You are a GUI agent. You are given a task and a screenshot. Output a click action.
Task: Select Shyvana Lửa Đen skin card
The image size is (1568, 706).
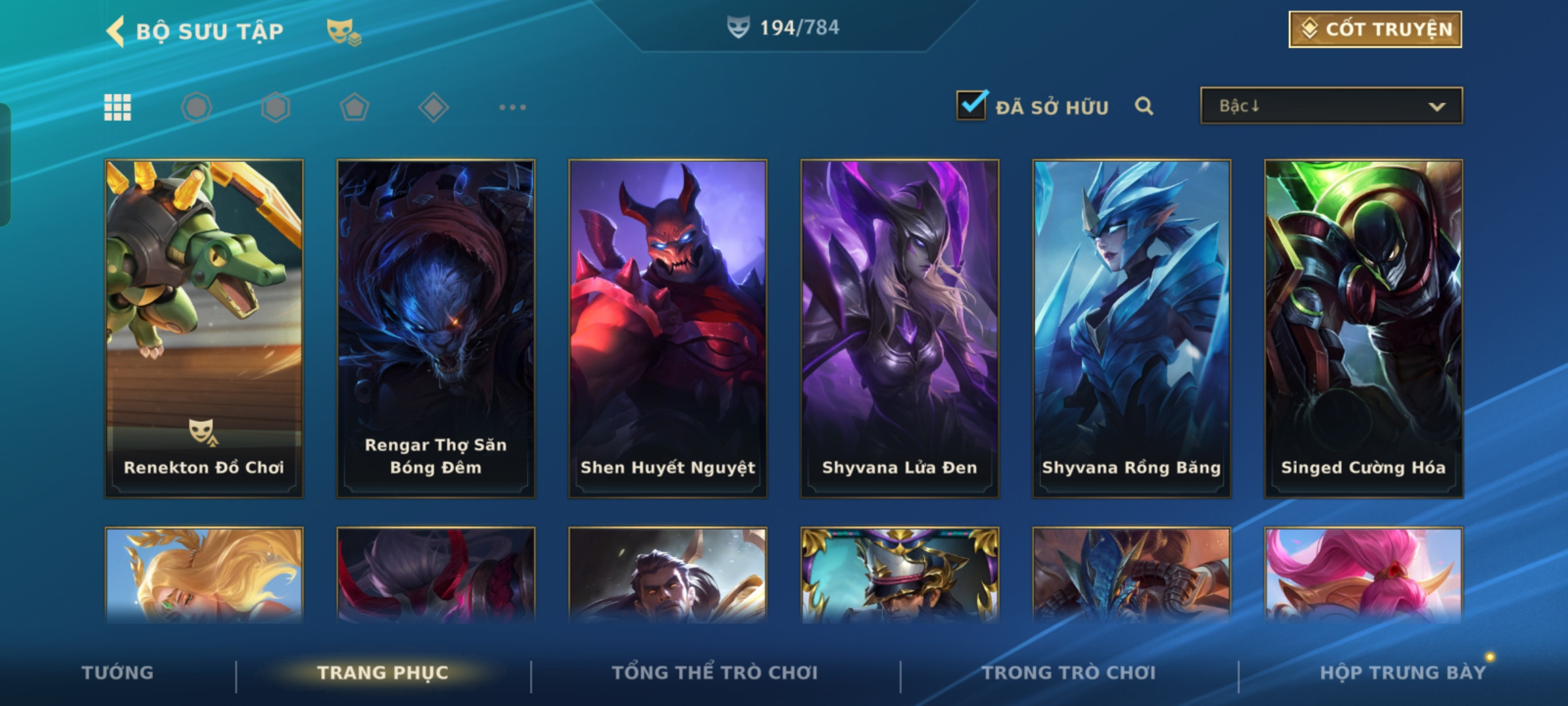(900, 328)
